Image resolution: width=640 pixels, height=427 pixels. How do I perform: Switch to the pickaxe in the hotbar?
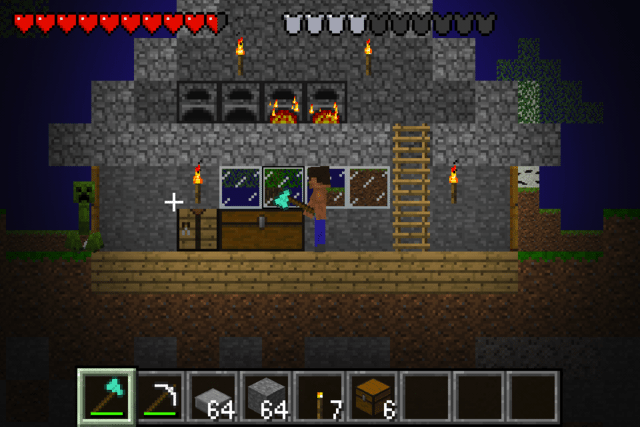(x=159, y=397)
